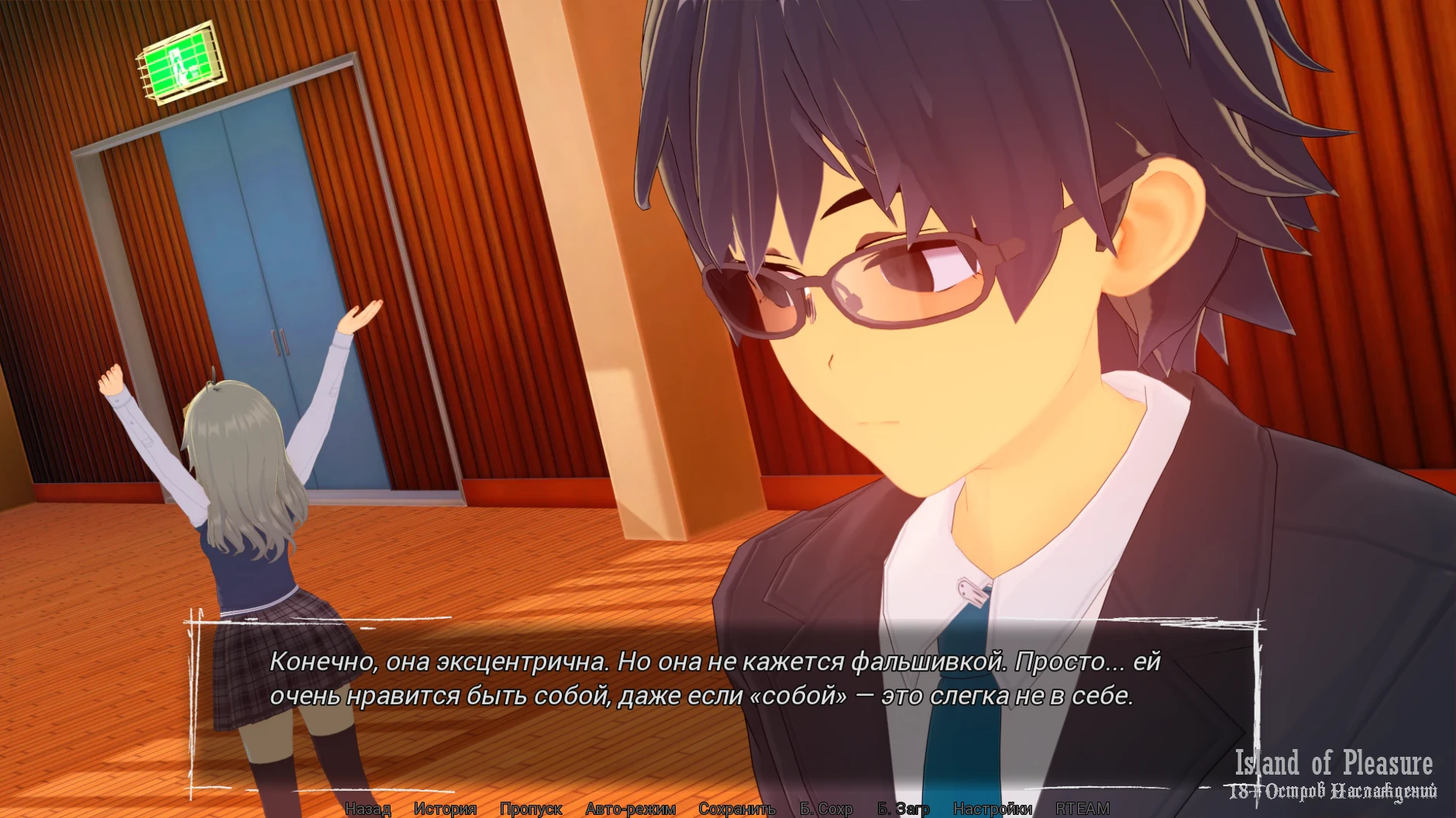1456x818 pixels.
Task: Click the RTEAM link
Action: (x=1083, y=809)
